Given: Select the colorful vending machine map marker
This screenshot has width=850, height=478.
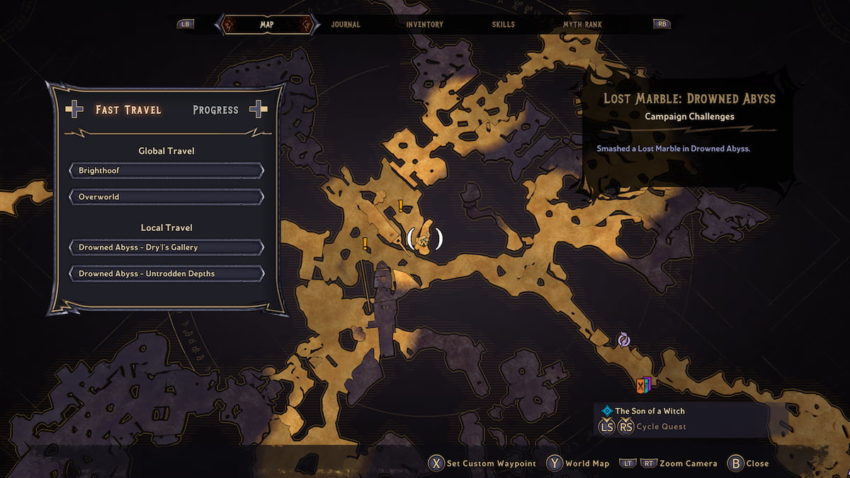Looking at the screenshot, I should 645,384.
